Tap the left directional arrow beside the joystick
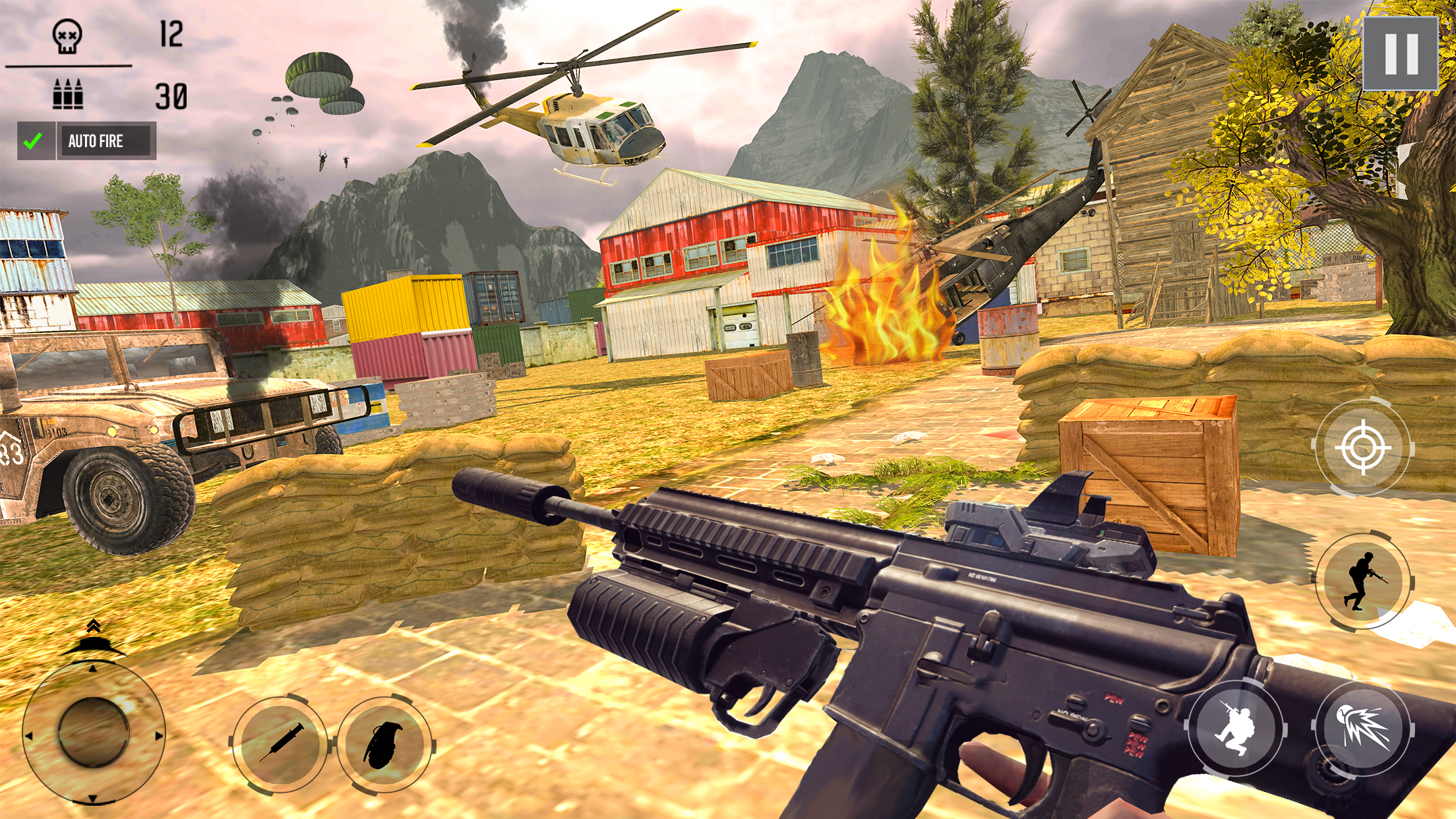 pos(29,736)
